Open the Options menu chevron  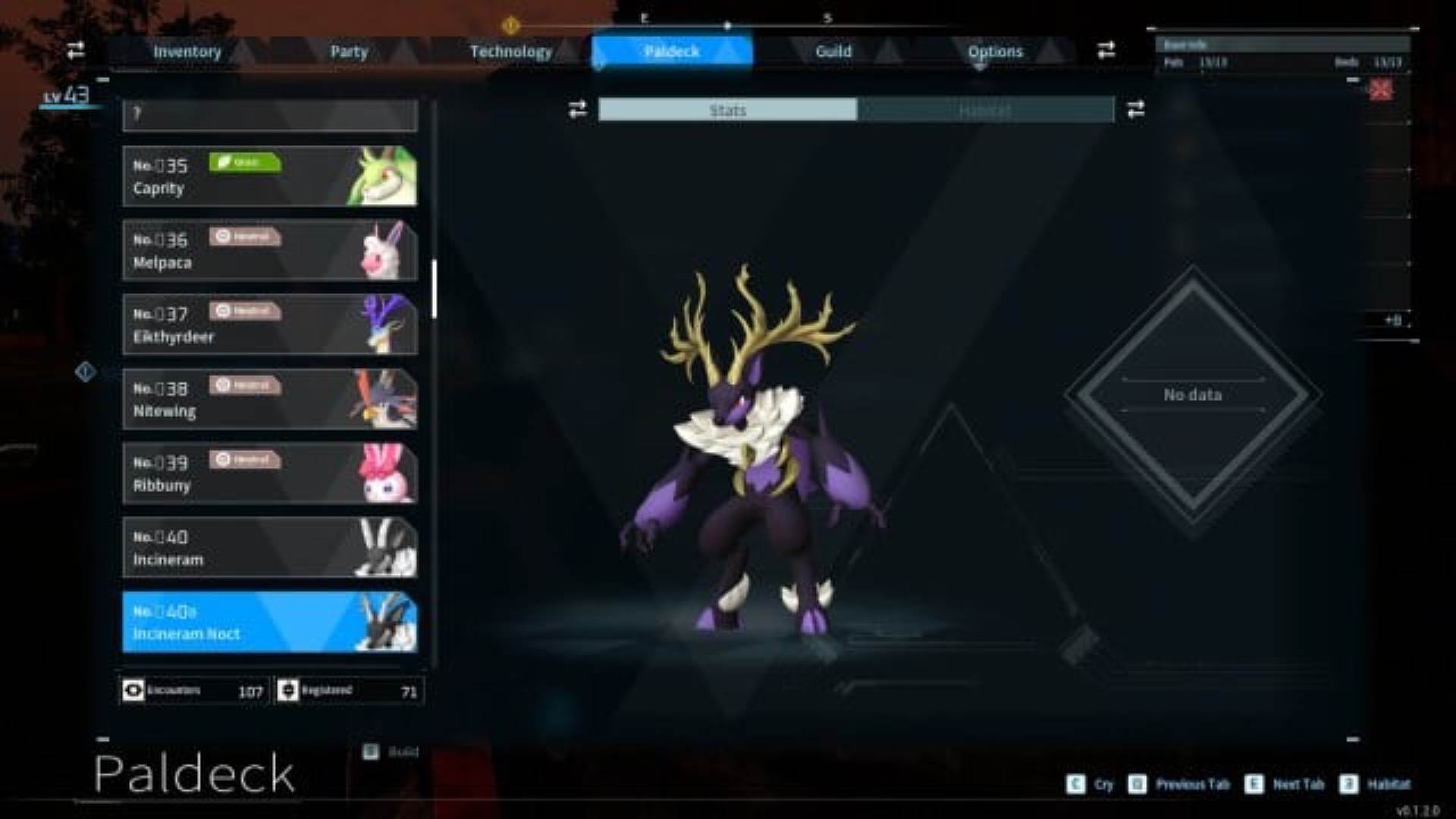tap(979, 68)
